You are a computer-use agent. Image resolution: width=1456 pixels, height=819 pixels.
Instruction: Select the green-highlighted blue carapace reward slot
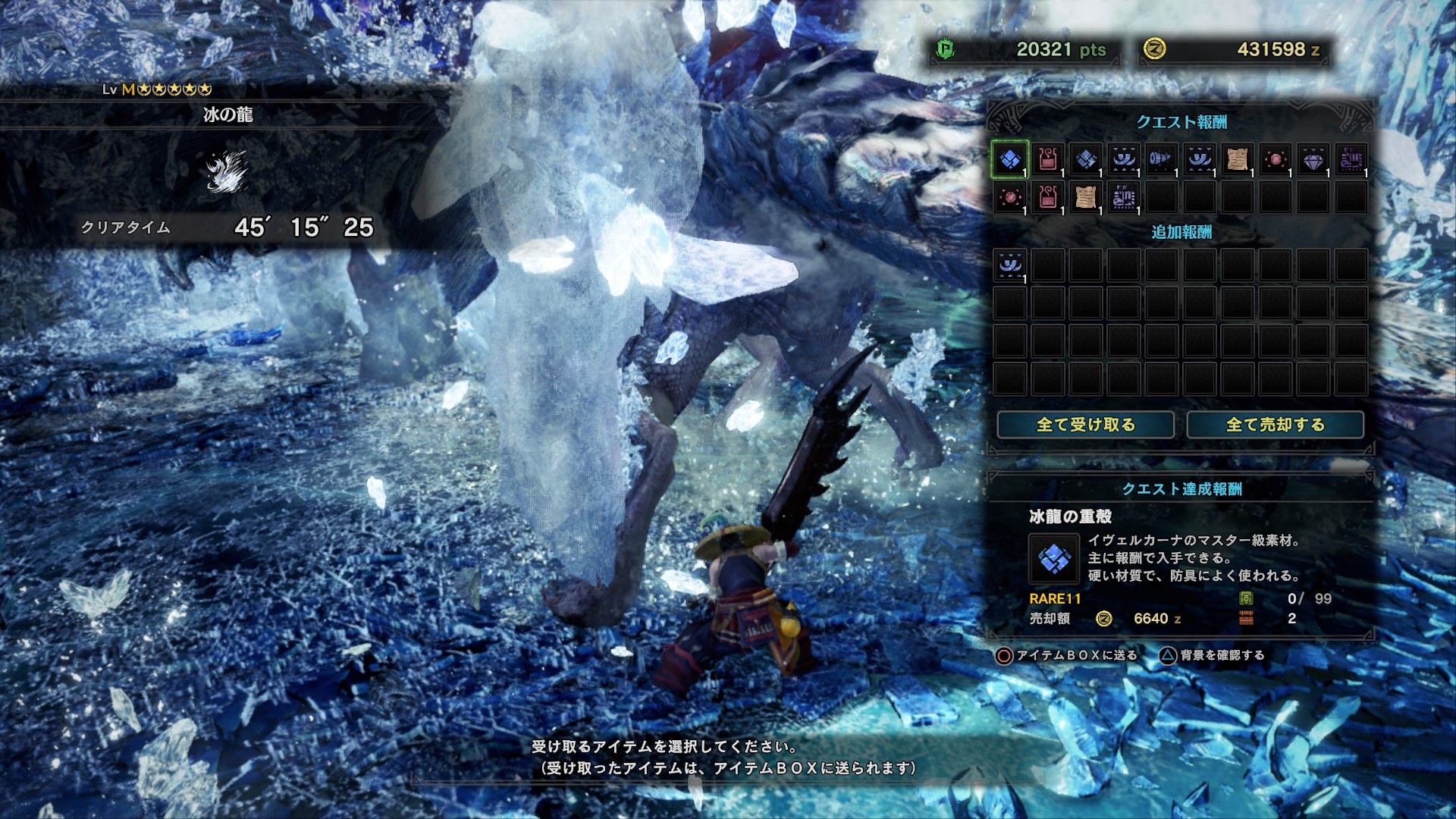click(1009, 159)
